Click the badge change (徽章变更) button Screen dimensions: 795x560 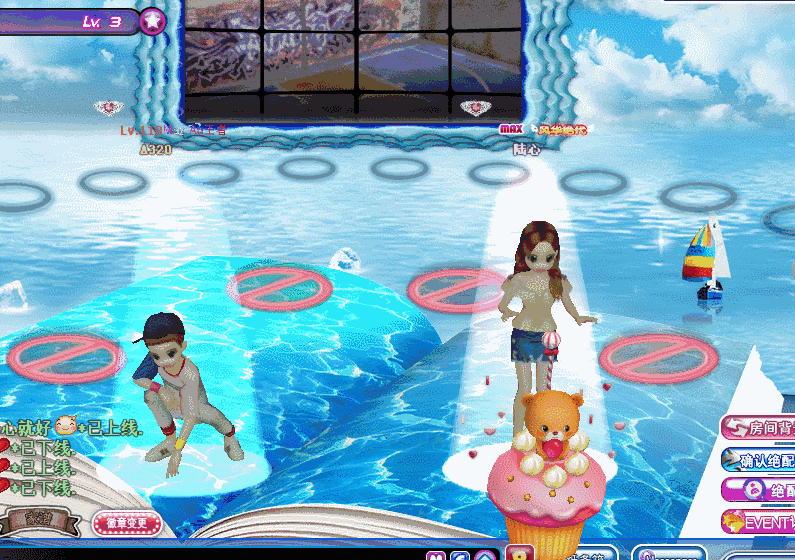pos(126,522)
